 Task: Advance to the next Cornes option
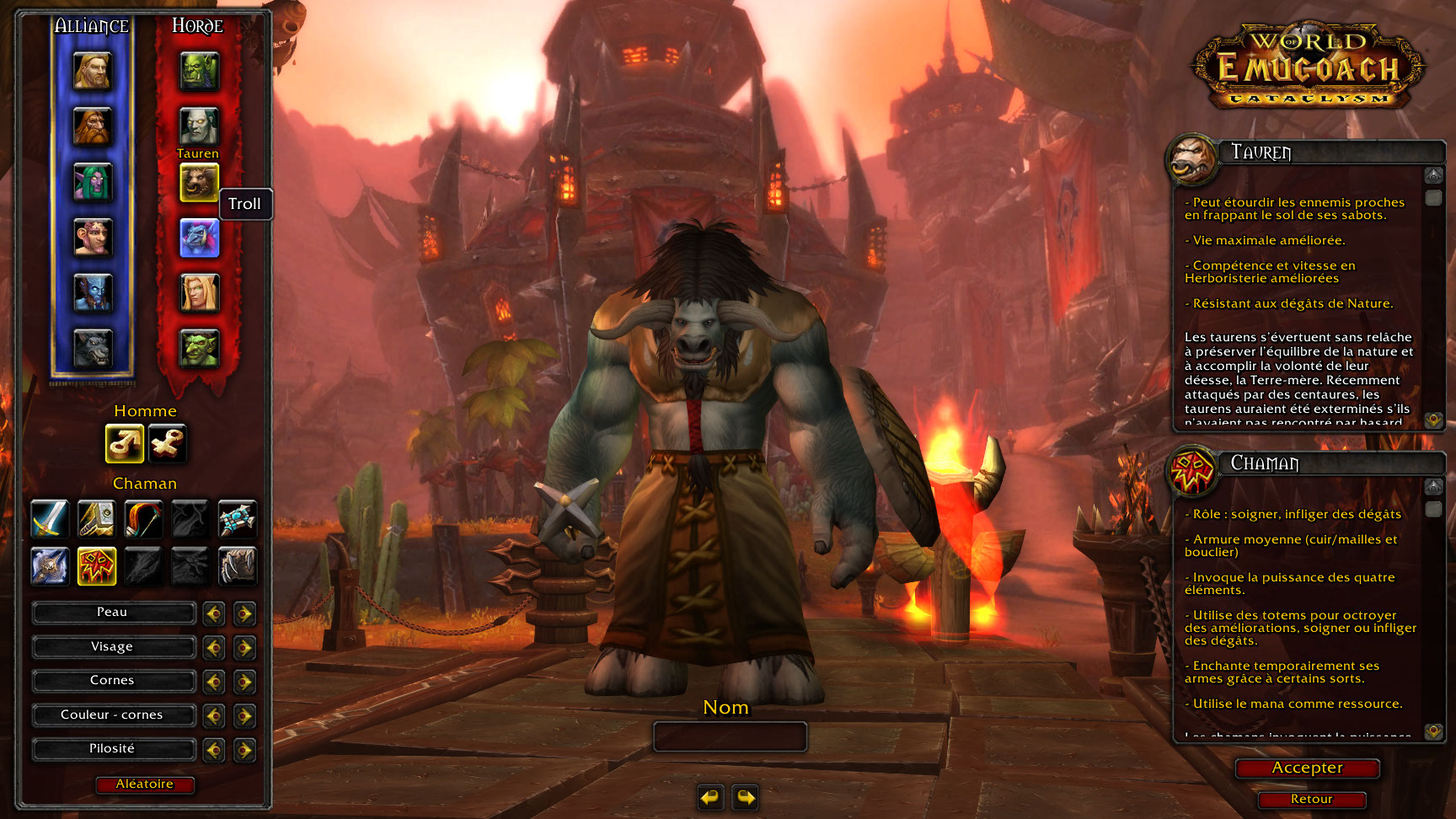click(x=244, y=681)
